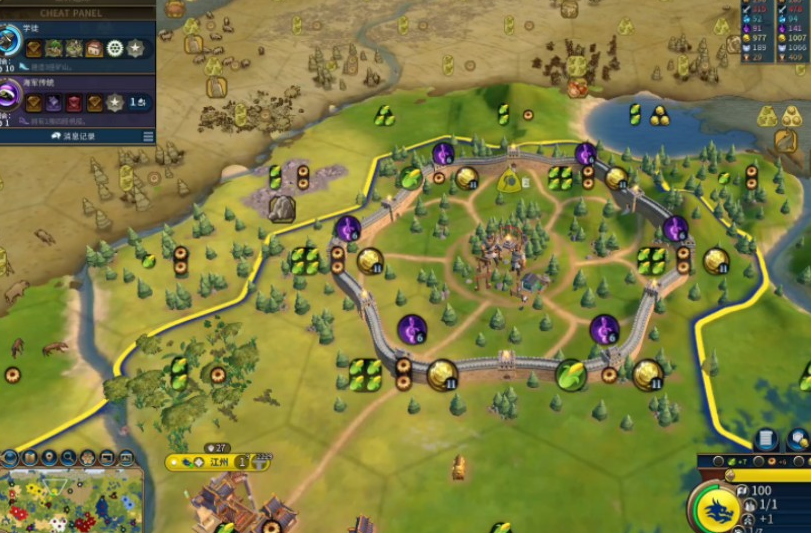Click the minimap

pyautogui.click(x=70, y=500)
